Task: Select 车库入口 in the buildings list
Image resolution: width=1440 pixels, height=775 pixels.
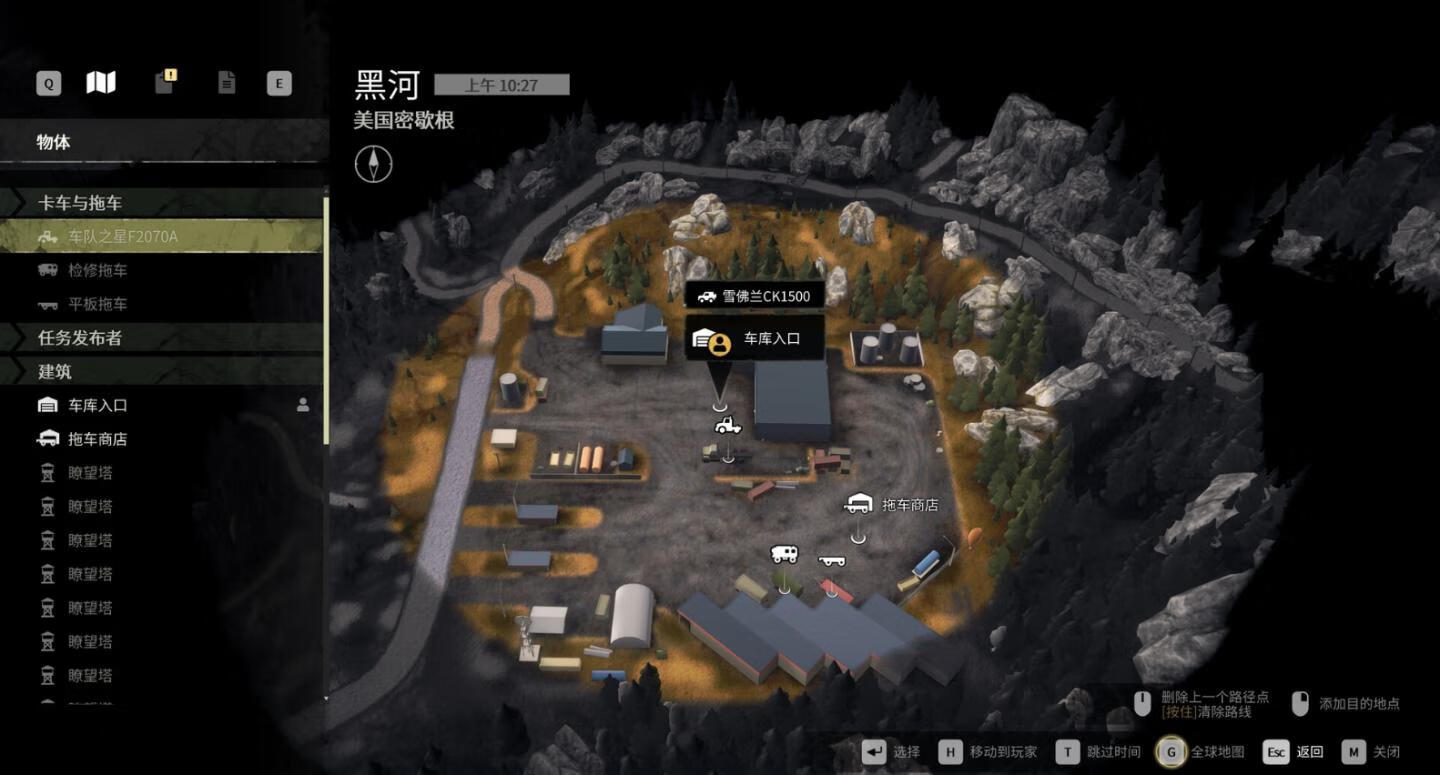Action: pyautogui.click(x=97, y=405)
